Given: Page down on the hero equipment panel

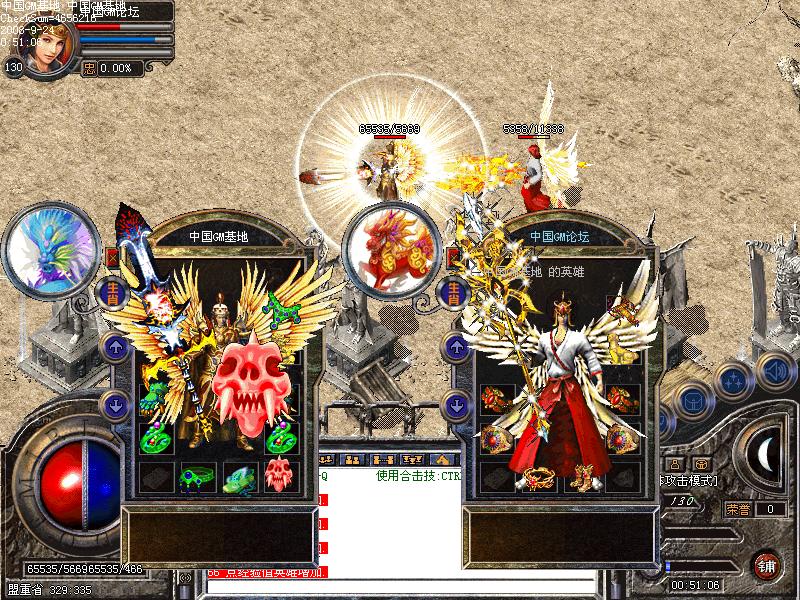Looking at the screenshot, I should [455, 405].
